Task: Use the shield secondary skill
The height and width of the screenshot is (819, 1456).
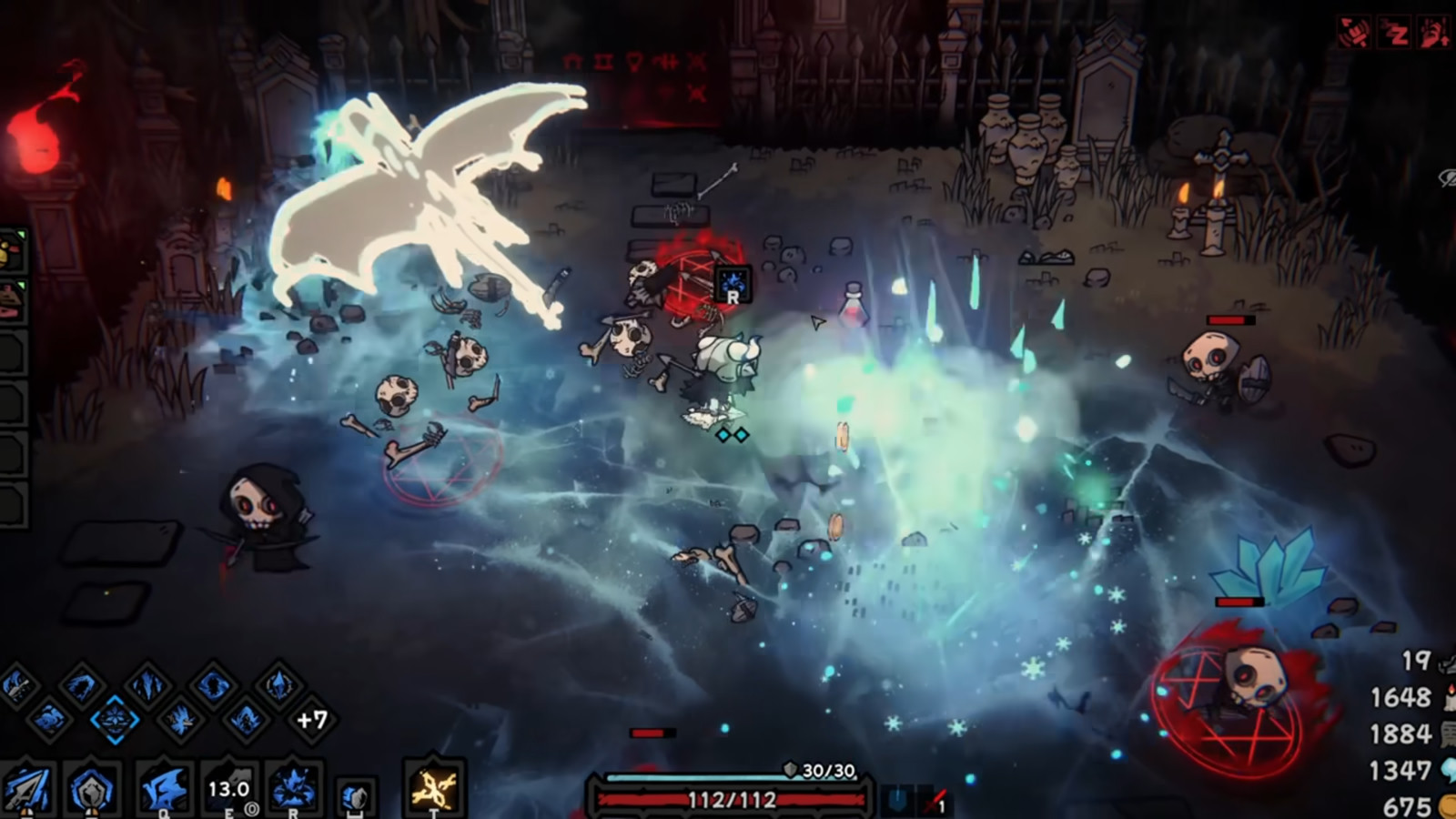Action: [x=92, y=788]
